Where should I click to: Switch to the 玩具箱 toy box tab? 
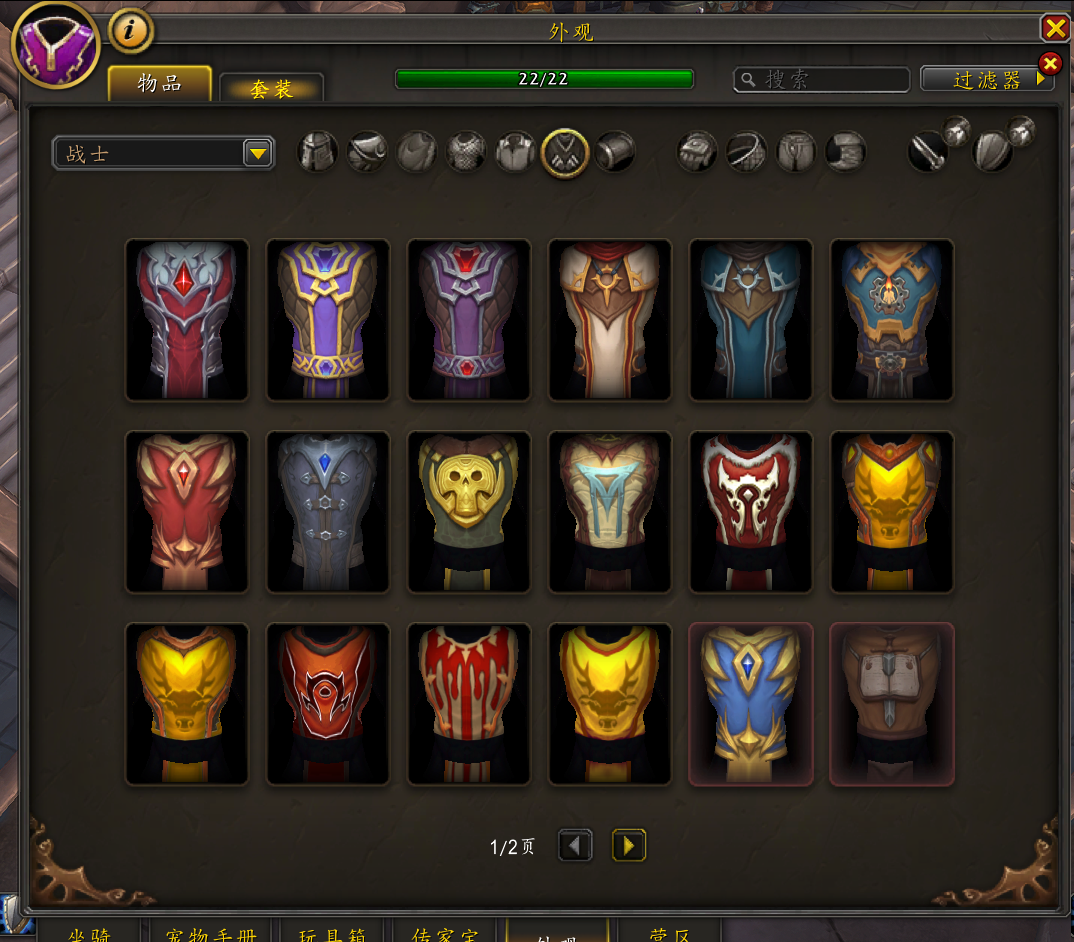point(335,934)
